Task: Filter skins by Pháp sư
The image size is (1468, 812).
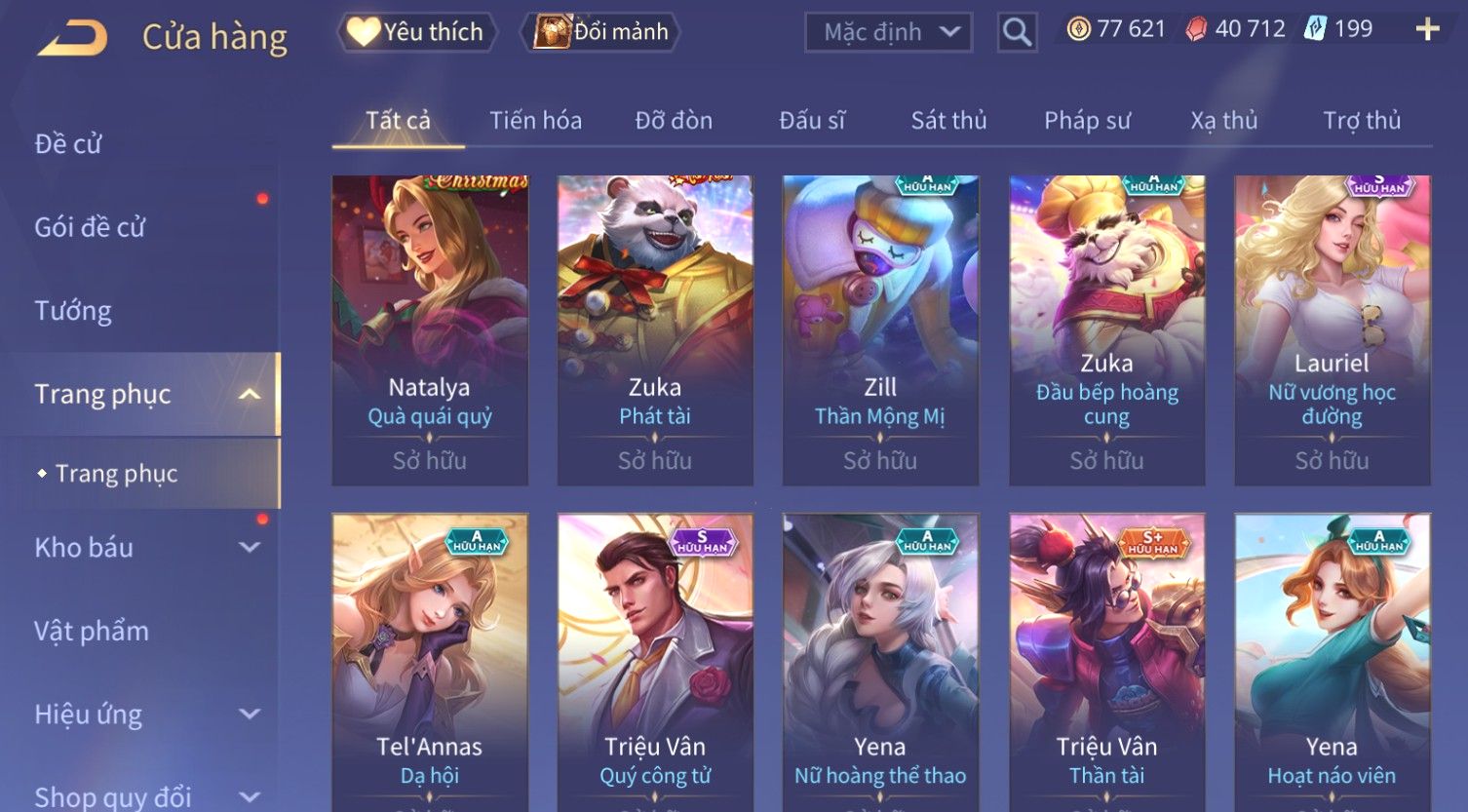Action: (x=1087, y=121)
